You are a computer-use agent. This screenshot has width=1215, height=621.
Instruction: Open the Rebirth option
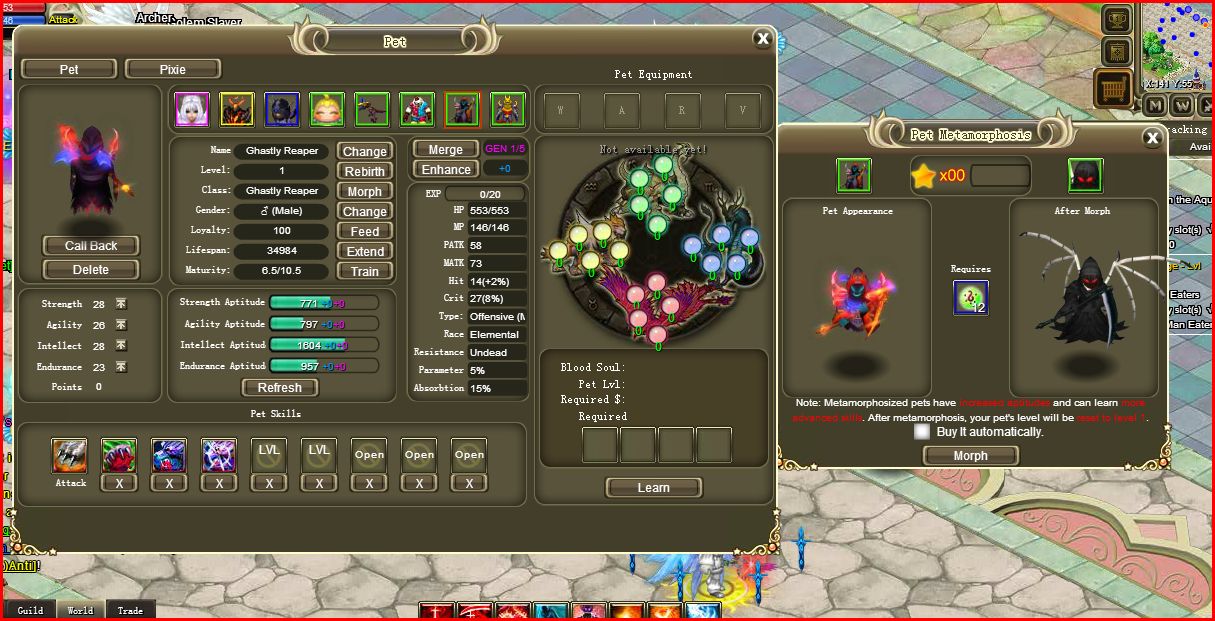(364, 171)
